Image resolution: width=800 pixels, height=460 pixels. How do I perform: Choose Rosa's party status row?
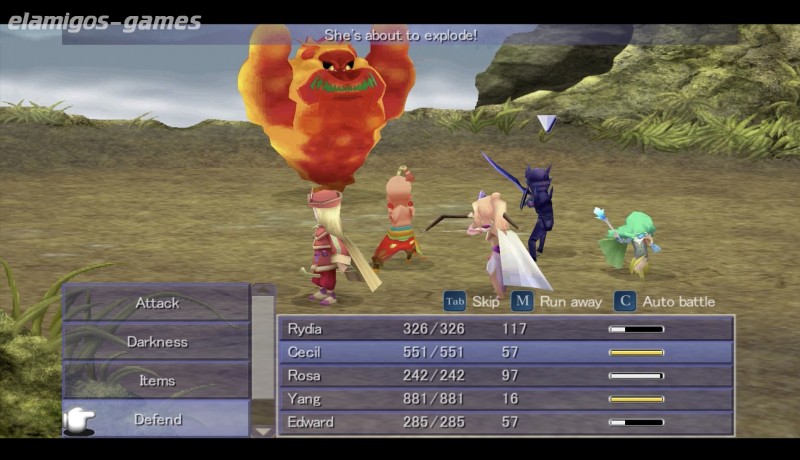point(506,375)
